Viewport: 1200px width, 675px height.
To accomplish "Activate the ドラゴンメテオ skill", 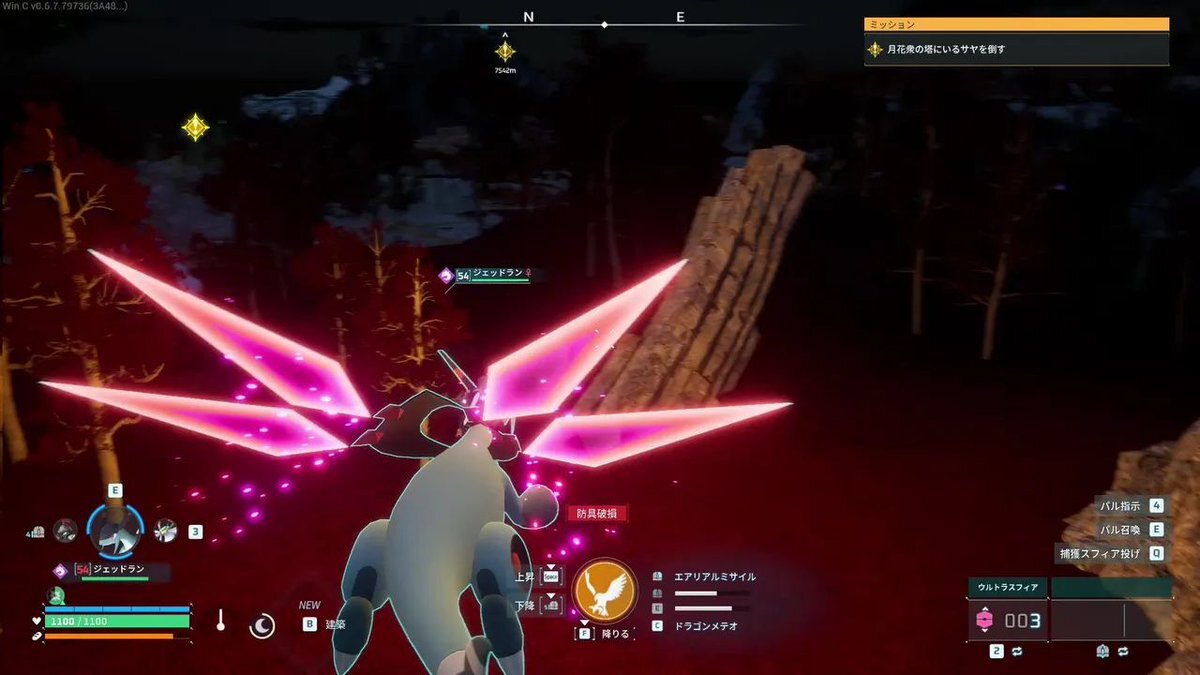I will 708,626.
